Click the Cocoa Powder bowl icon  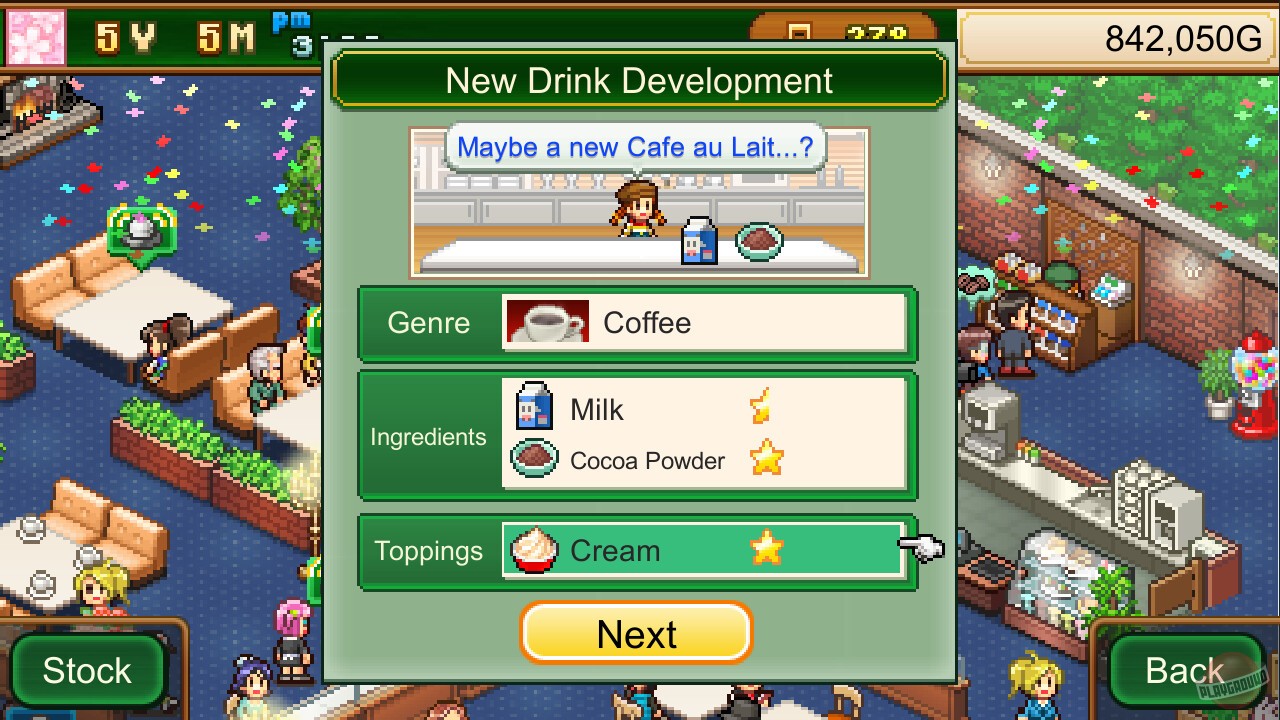tap(534, 459)
